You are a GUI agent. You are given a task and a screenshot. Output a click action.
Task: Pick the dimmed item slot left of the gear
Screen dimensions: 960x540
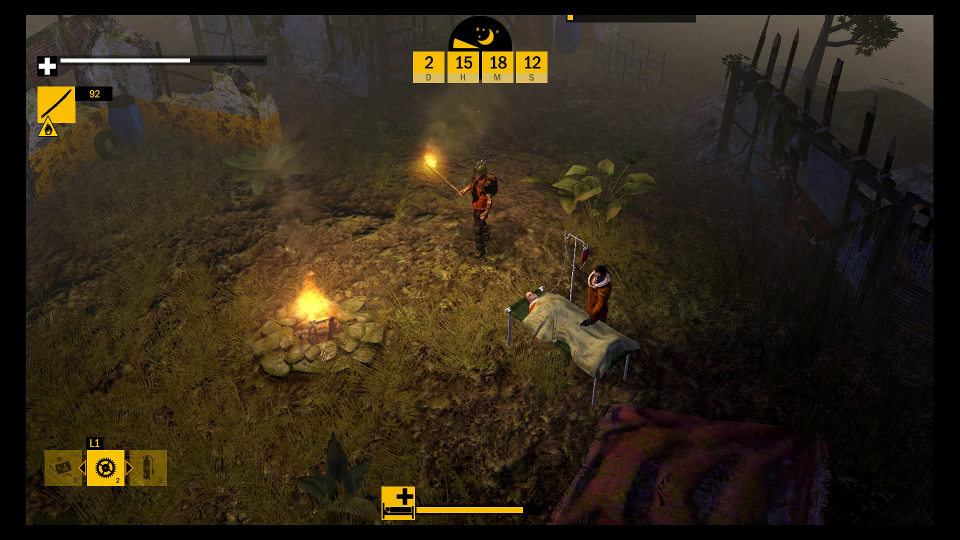(62, 468)
